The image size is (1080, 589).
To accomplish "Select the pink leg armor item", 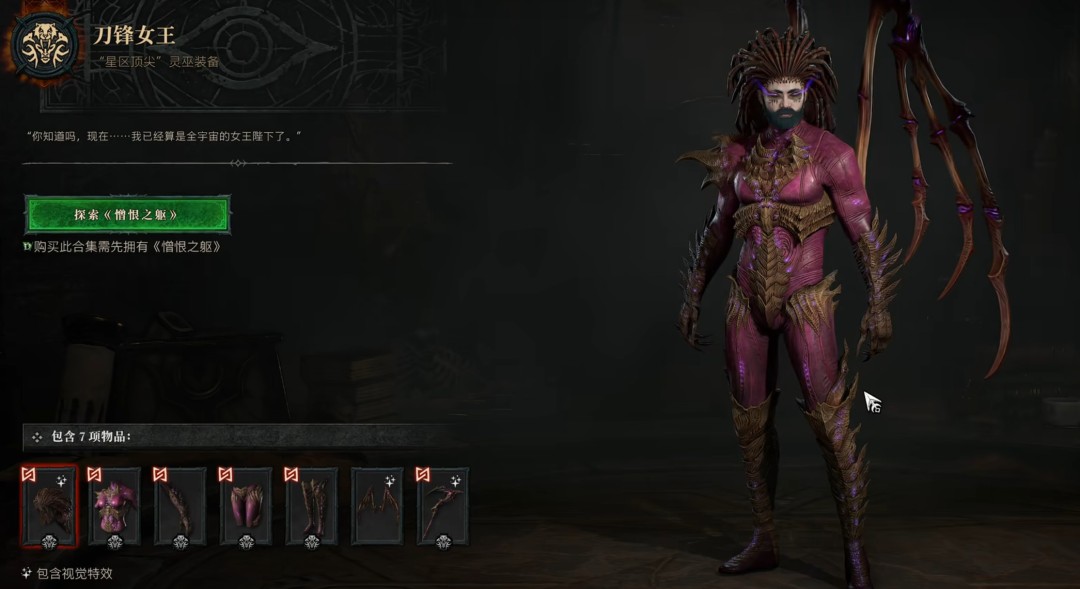I will coord(246,506).
